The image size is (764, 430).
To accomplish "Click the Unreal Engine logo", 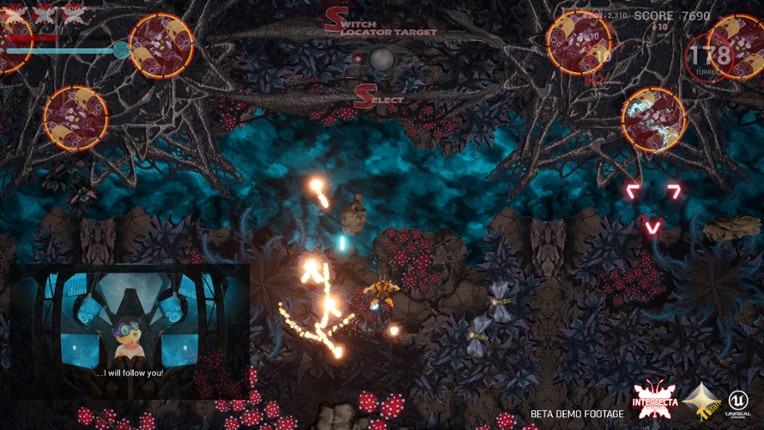I will [739, 402].
